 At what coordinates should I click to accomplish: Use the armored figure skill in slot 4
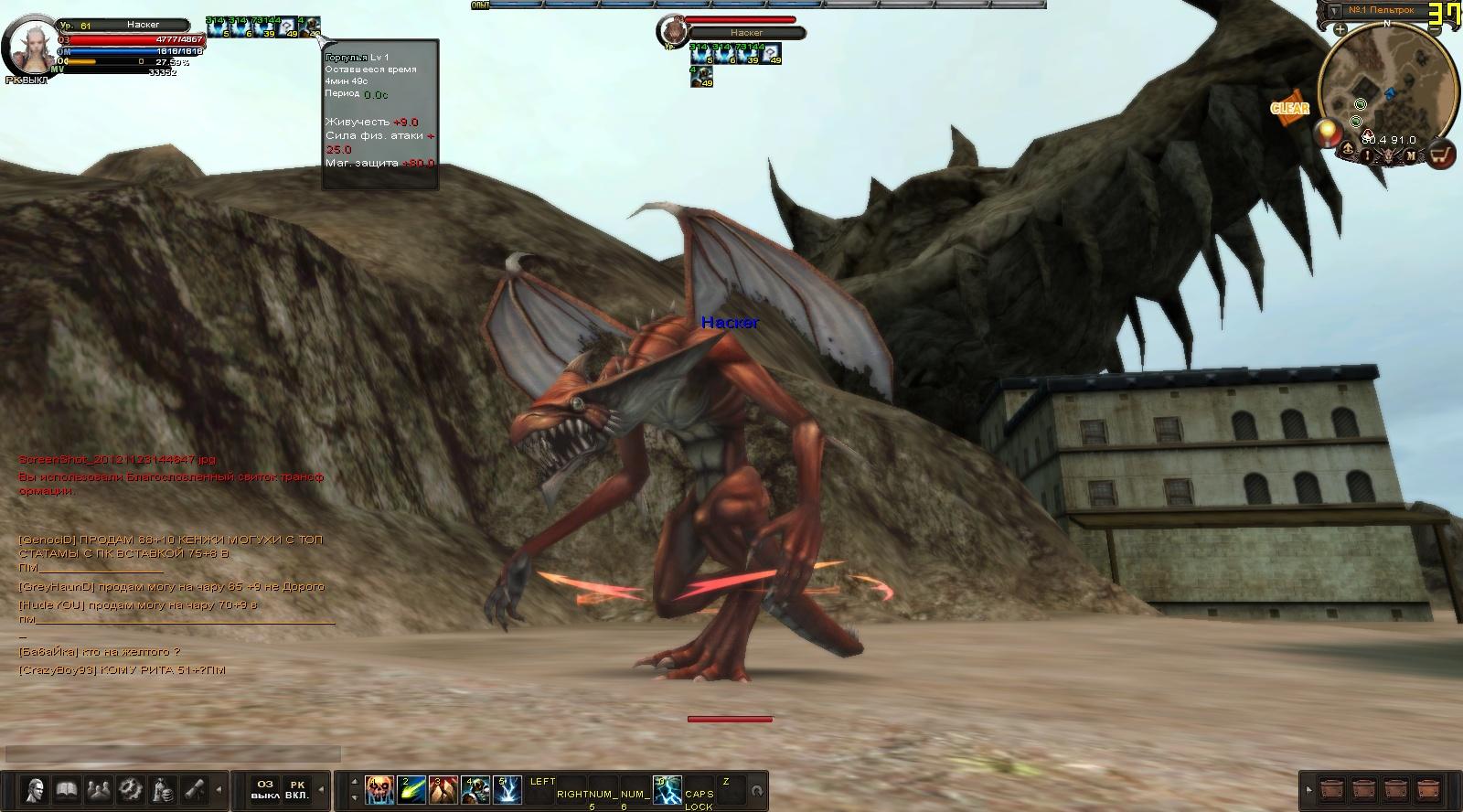[x=475, y=789]
